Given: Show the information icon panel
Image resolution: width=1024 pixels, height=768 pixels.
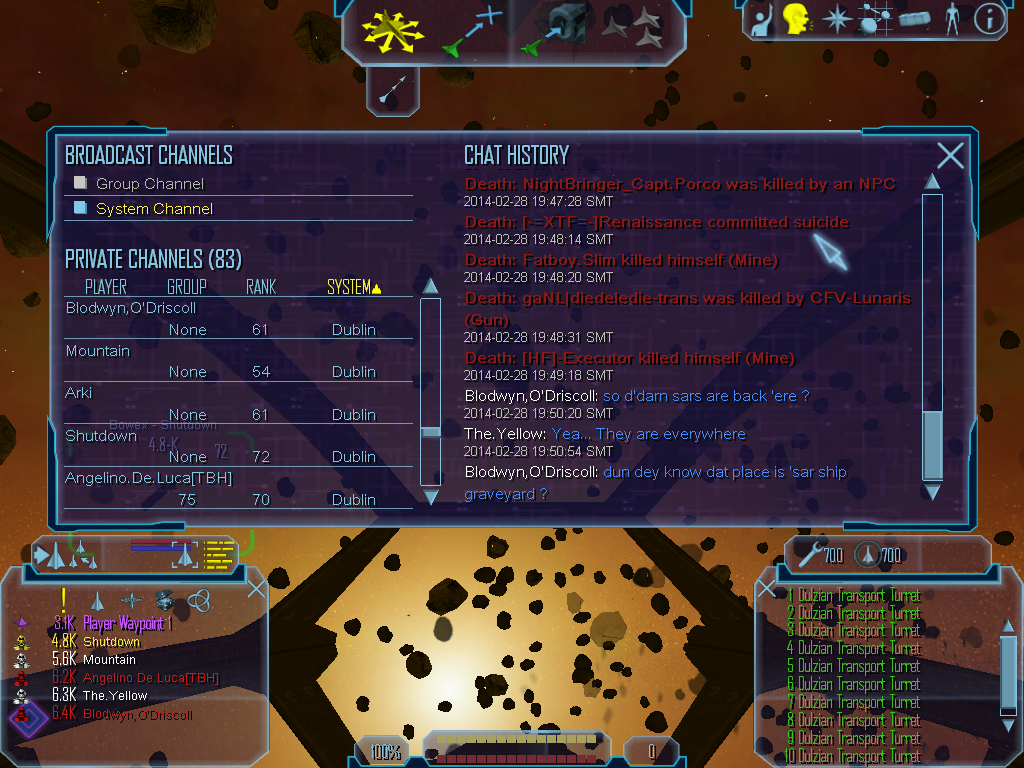Looking at the screenshot, I should (989, 19).
